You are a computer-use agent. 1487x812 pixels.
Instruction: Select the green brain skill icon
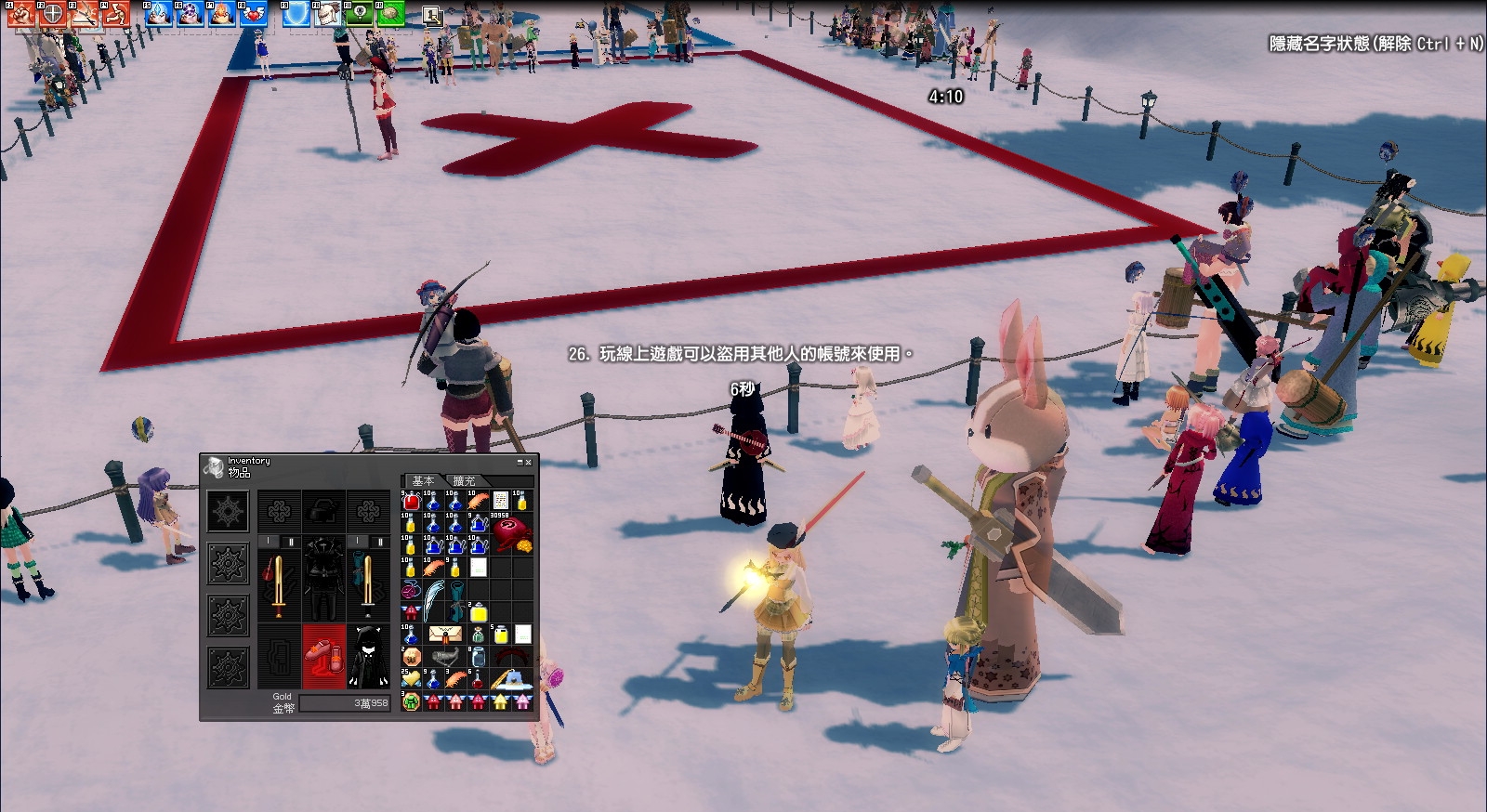[390, 14]
